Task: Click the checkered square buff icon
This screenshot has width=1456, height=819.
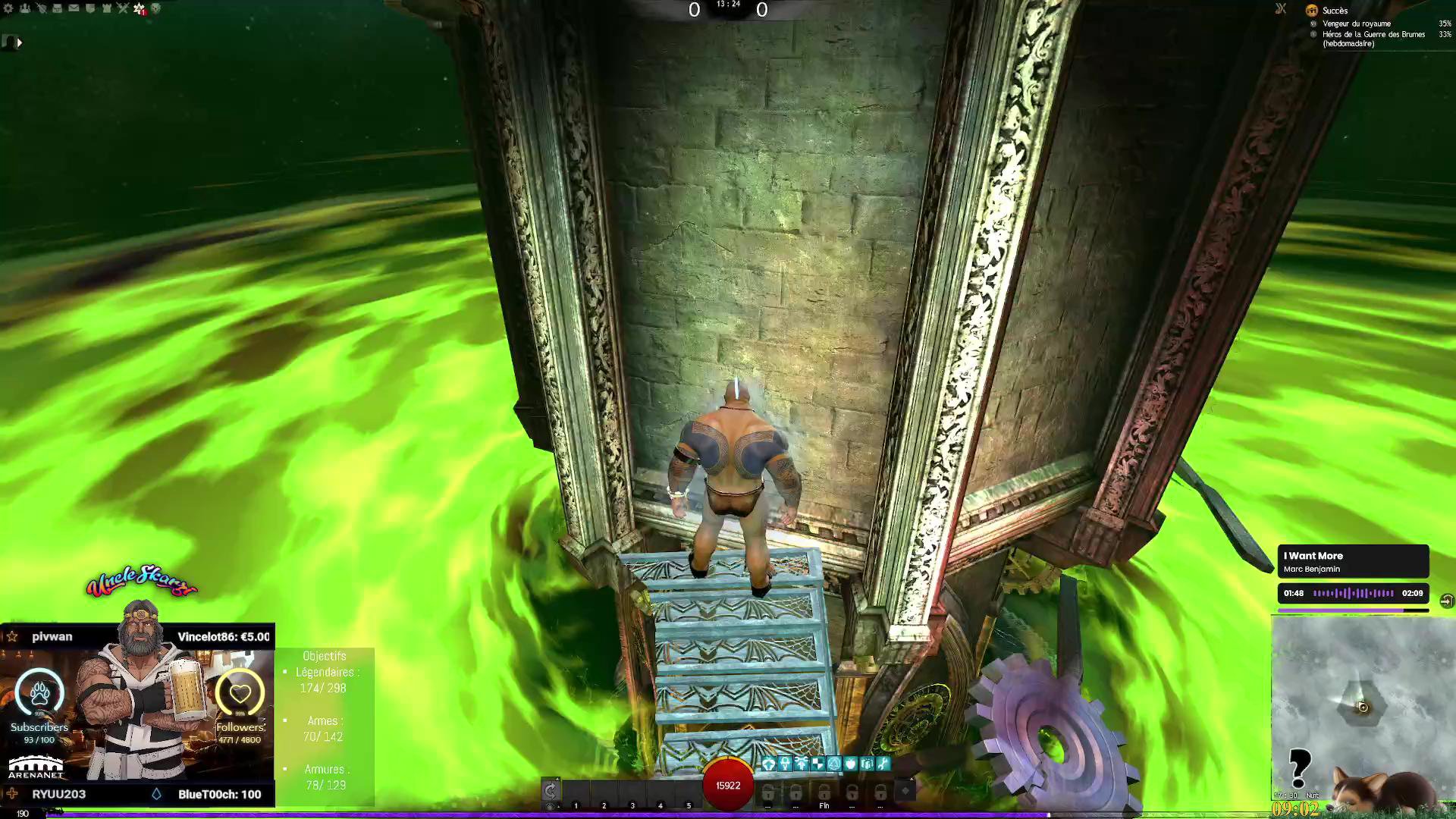Action: 817,764
